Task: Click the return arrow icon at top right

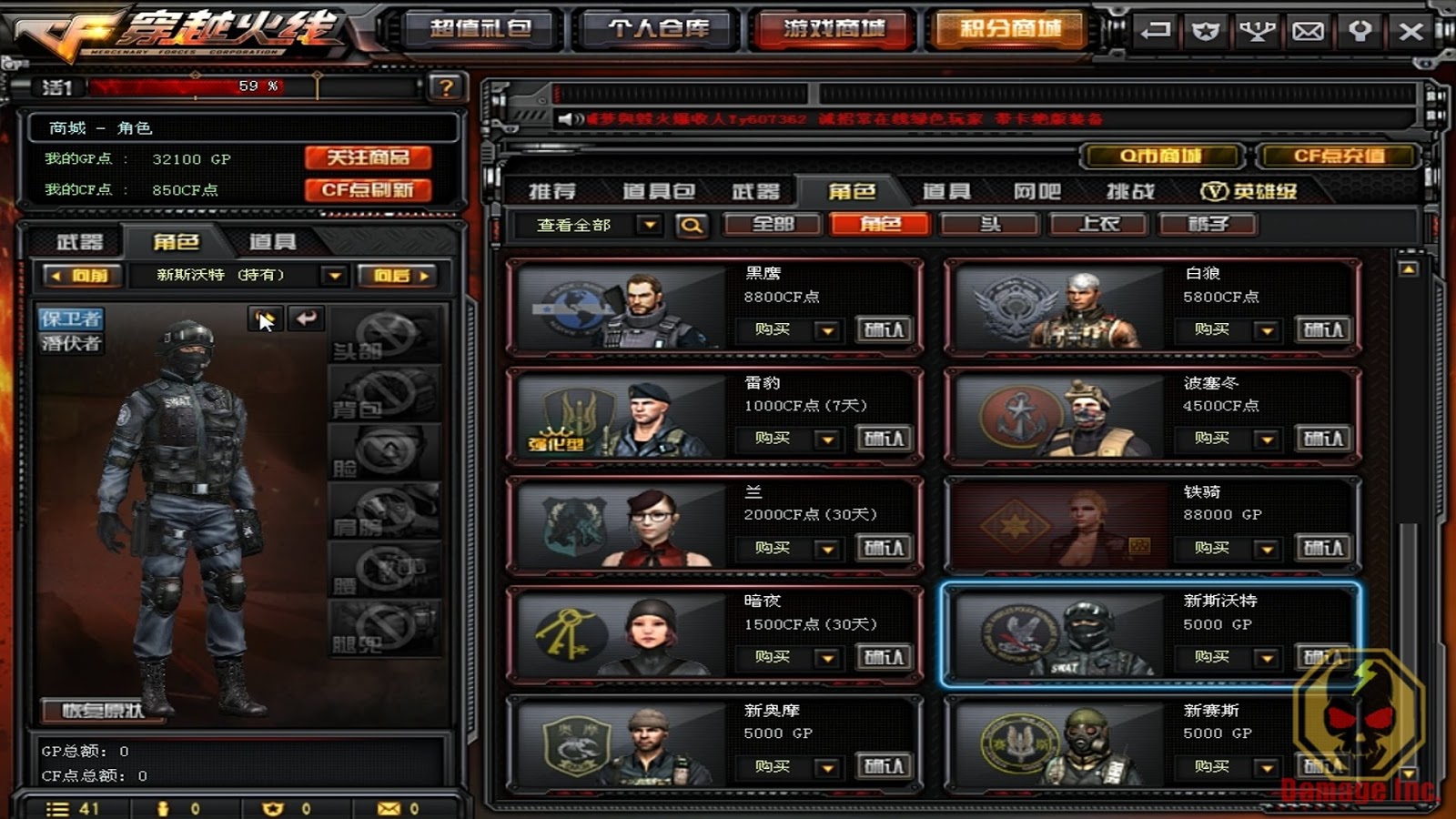Action: coord(1155,30)
